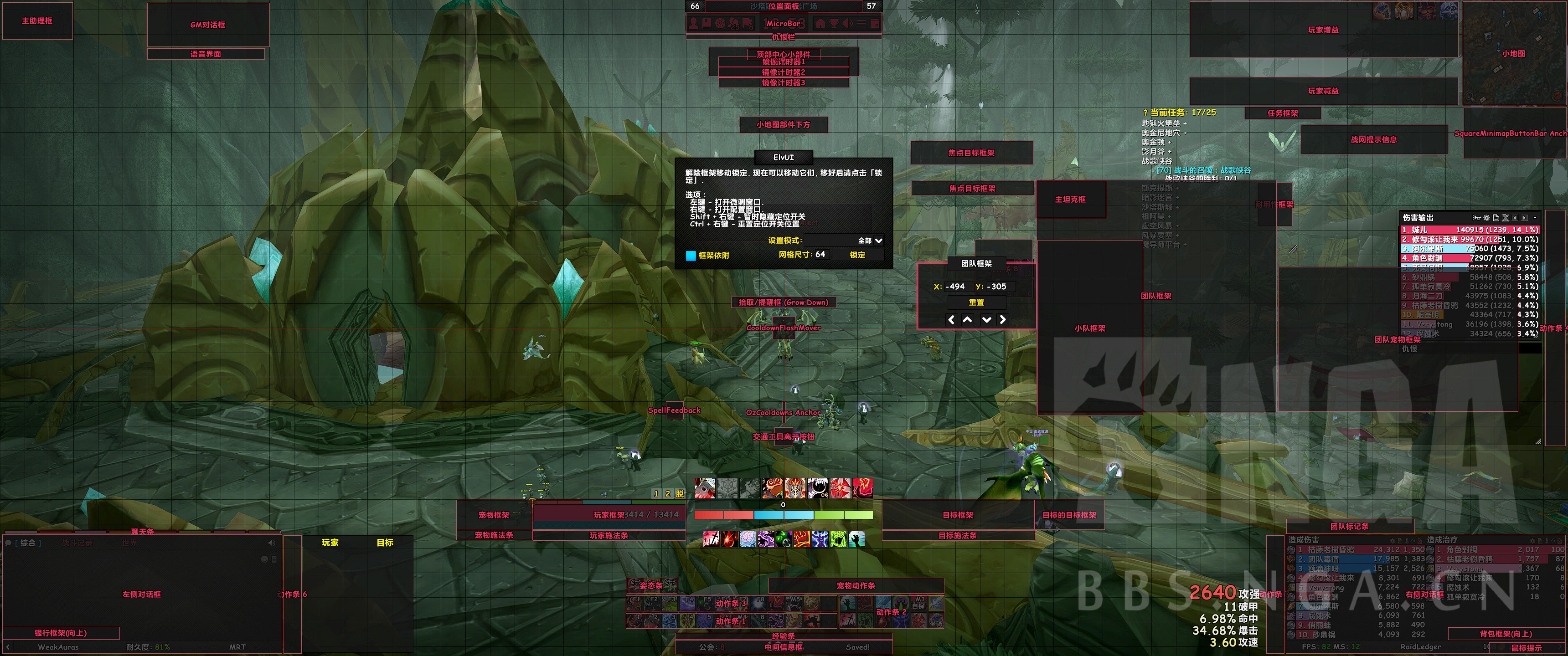Viewport: 1568px width, 656px height.
Task: Open the character icon on the MicroBar
Action: (694, 24)
